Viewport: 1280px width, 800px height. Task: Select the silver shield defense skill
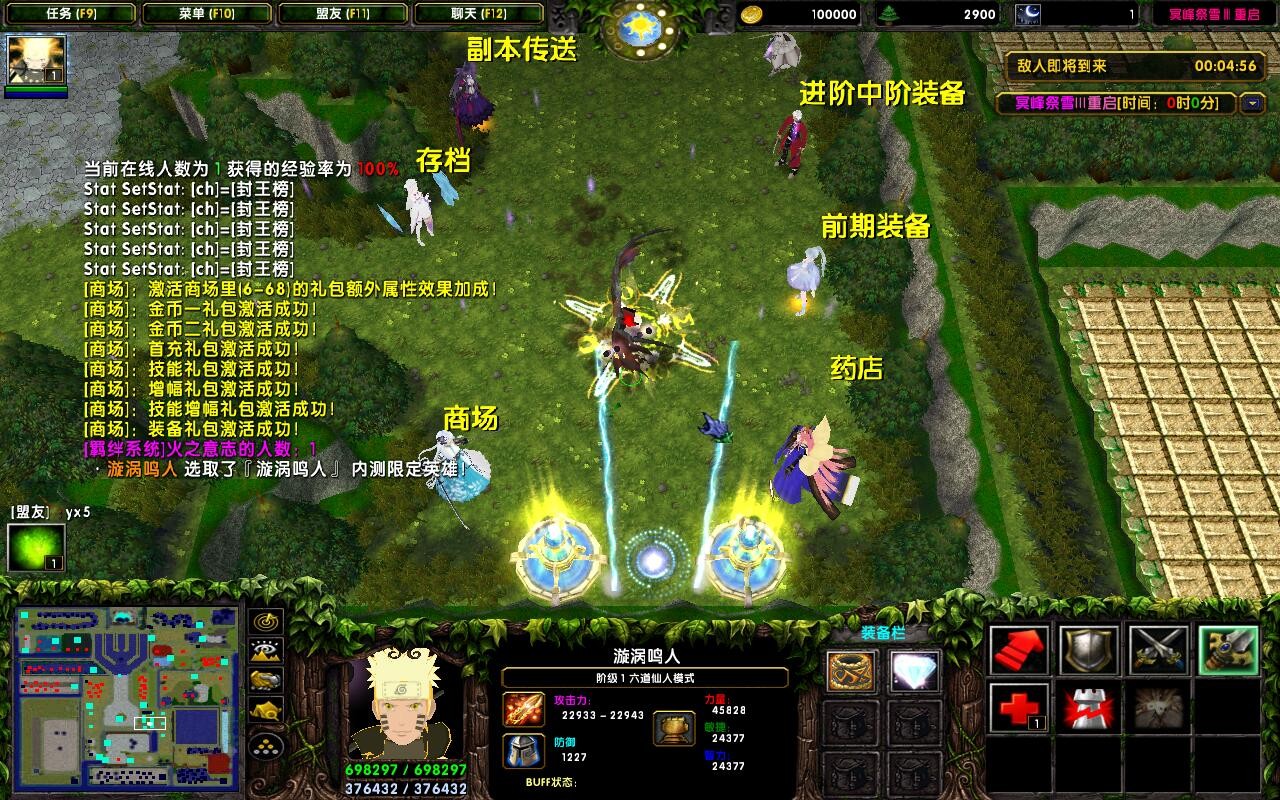pyautogui.click(x=1089, y=648)
